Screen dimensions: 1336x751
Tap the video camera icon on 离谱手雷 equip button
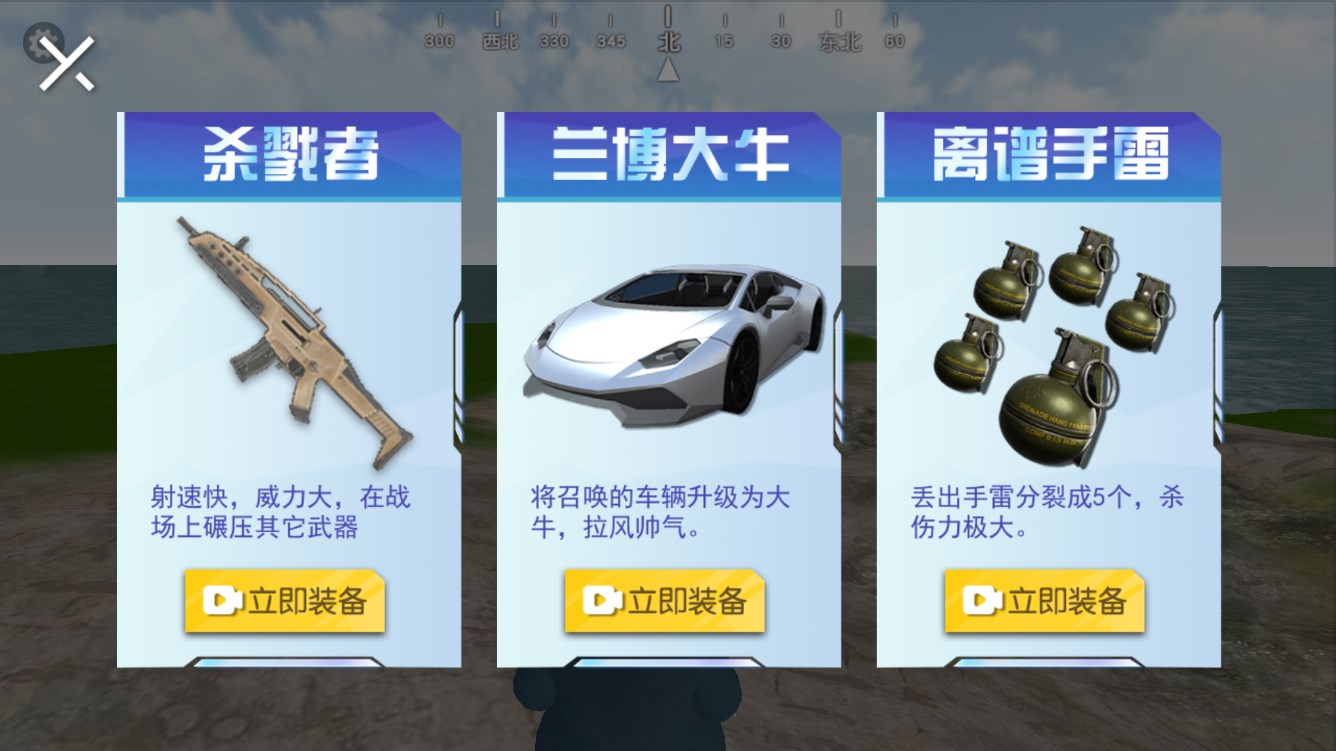pos(981,598)
